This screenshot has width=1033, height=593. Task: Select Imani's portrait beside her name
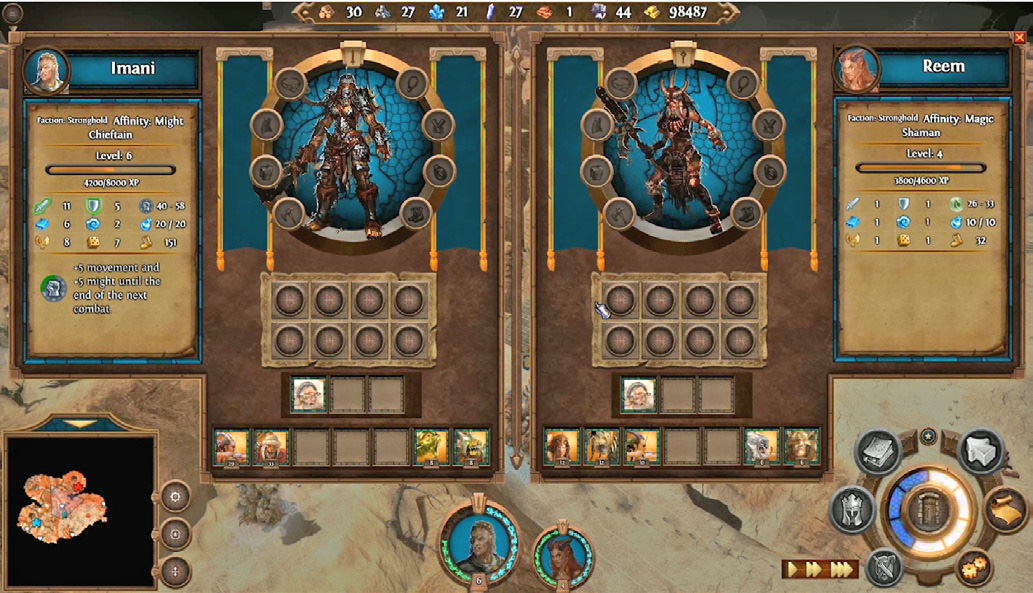[x=46, y=71]
